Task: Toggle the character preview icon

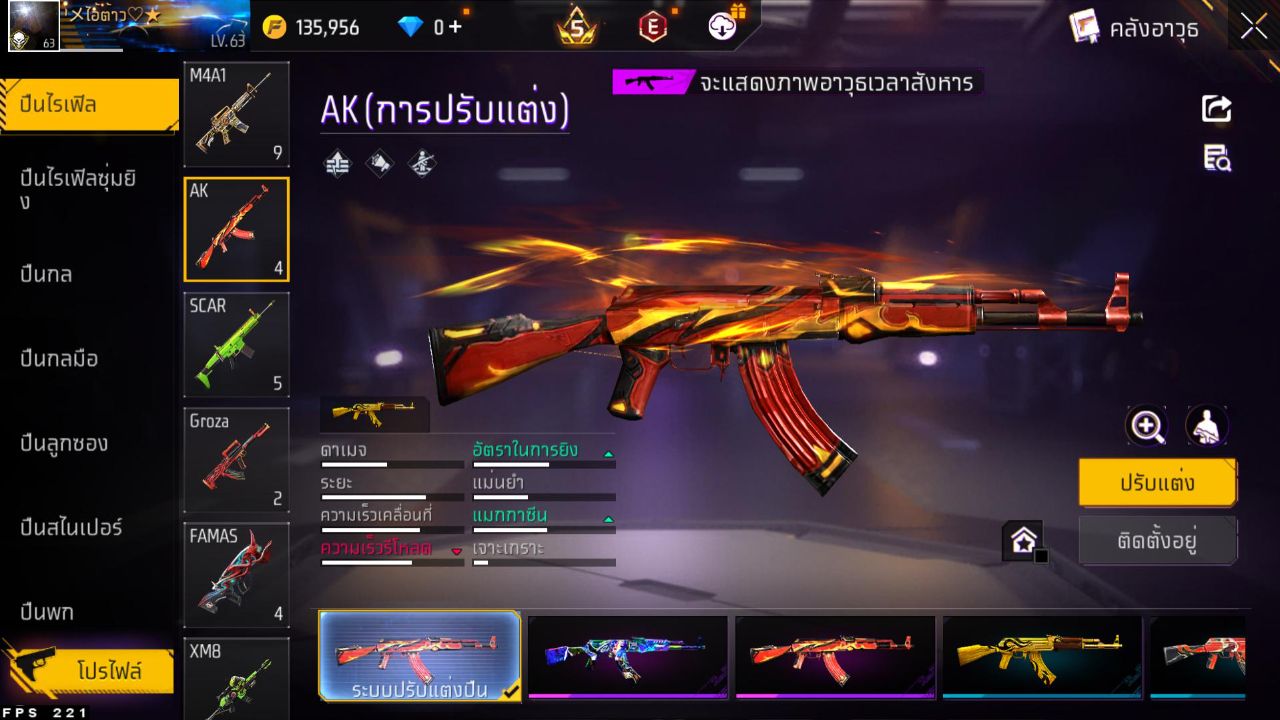Action: tap(1207, 426)
